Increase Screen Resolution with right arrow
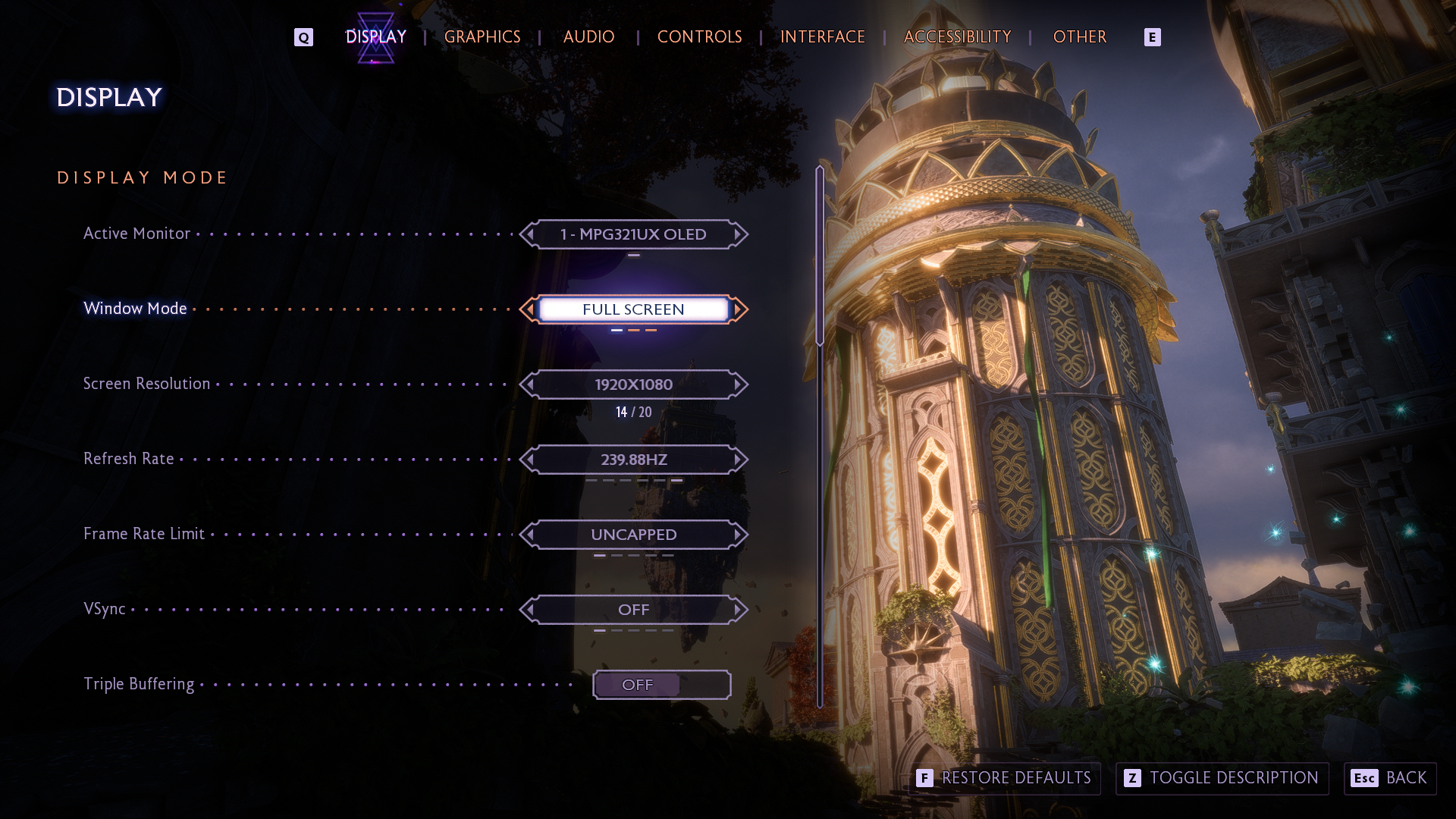The image size is (1456, 819). coord(738,384)
